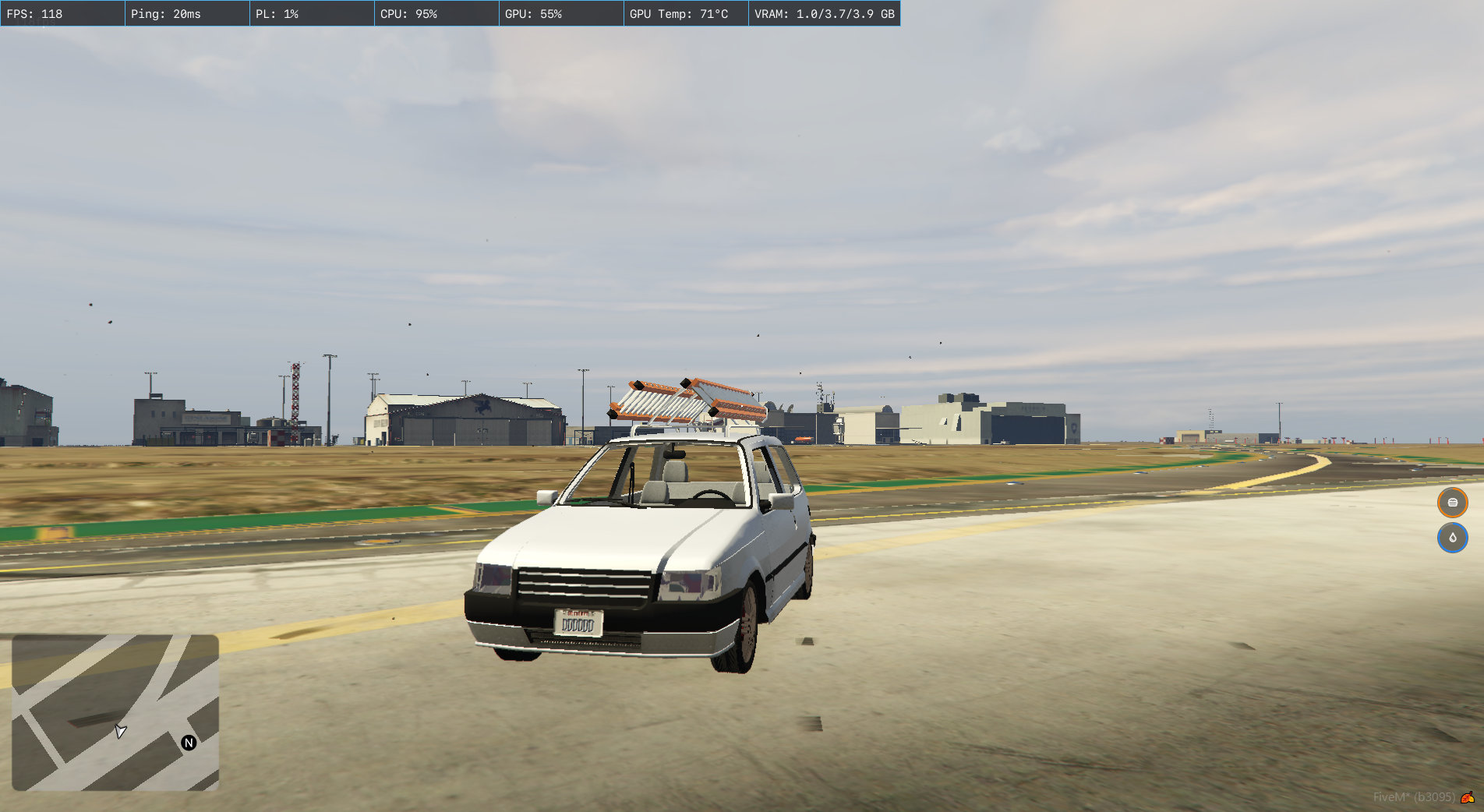The height and width of the screenshot is (812, 1484).
Task: Select the water drop thirst icon
Action: click(1452, 538)
